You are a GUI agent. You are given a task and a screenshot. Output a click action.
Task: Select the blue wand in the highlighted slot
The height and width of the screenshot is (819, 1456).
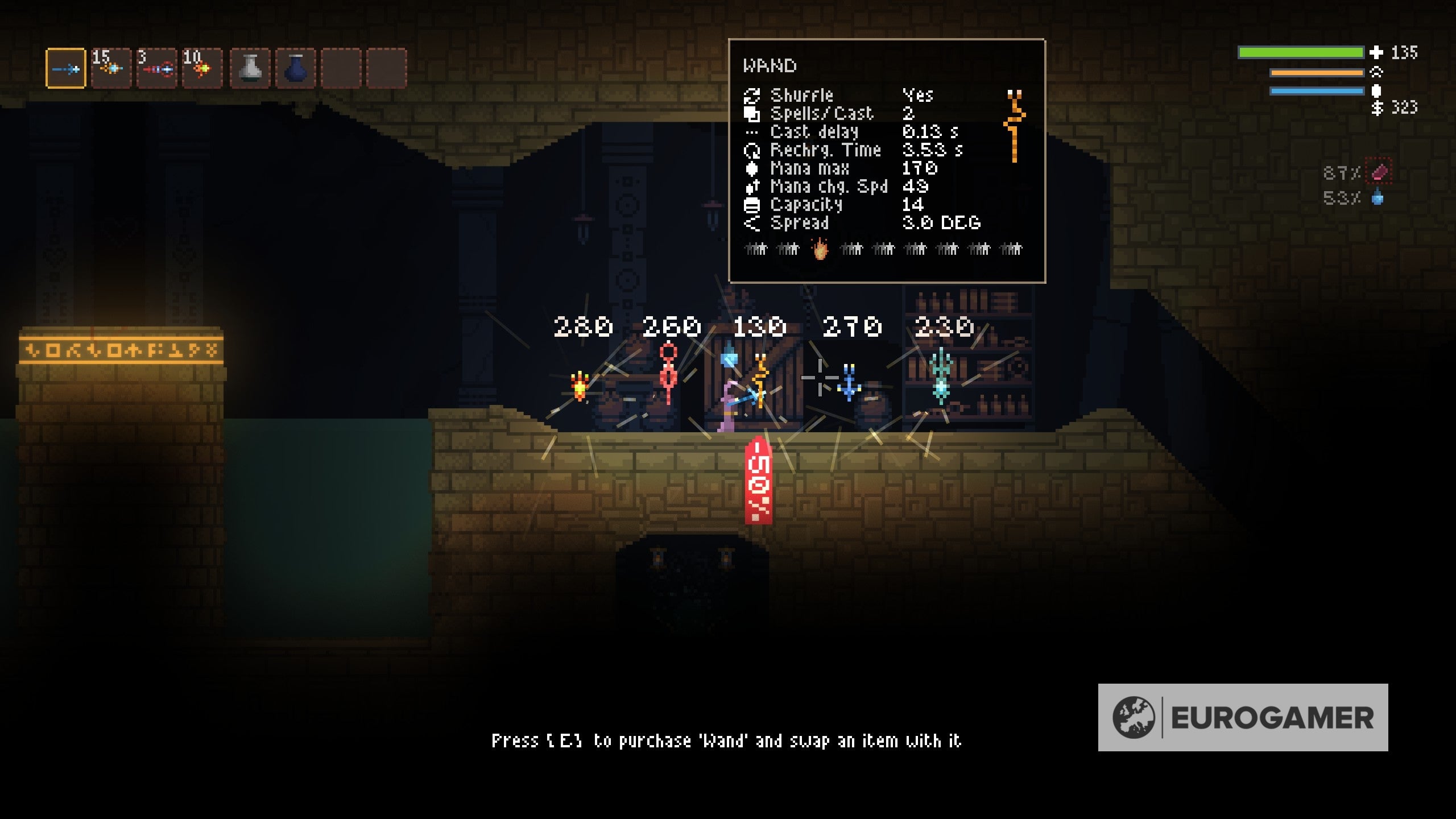pos(65,69)
